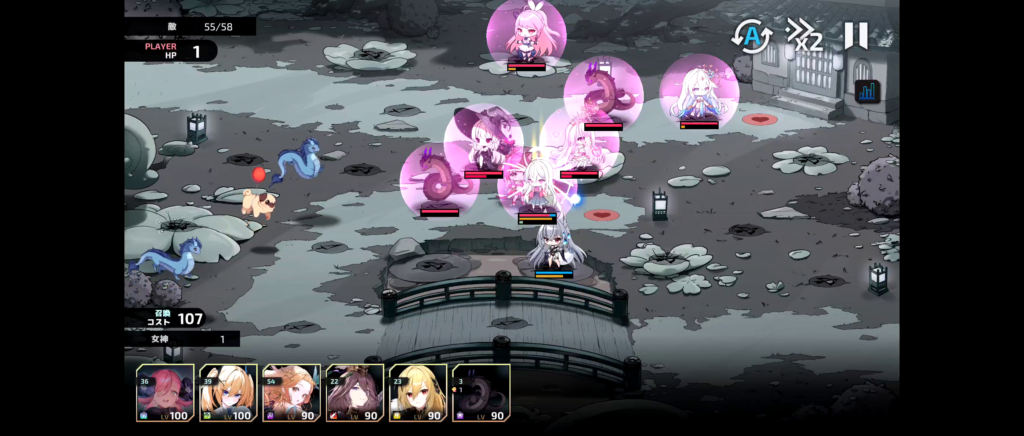Pause the battle

click(856, 36)
